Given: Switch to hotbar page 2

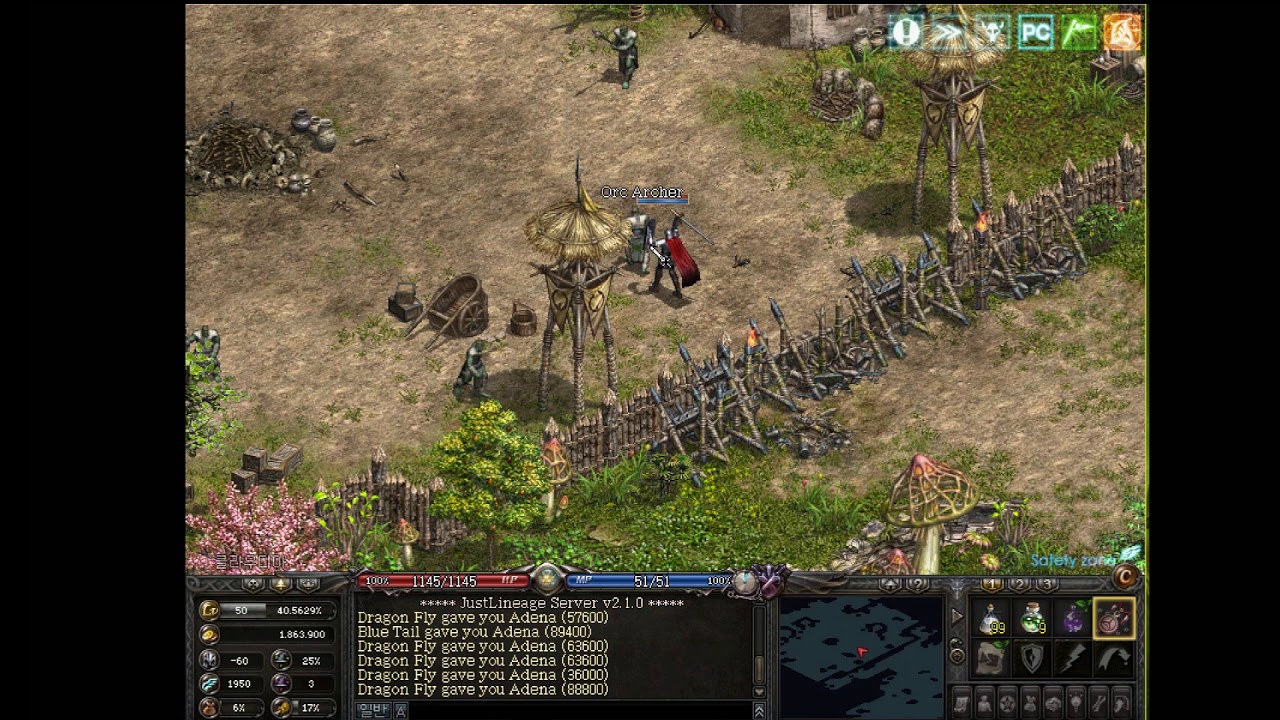Looking at the screenshot, I should [1019, 584].
